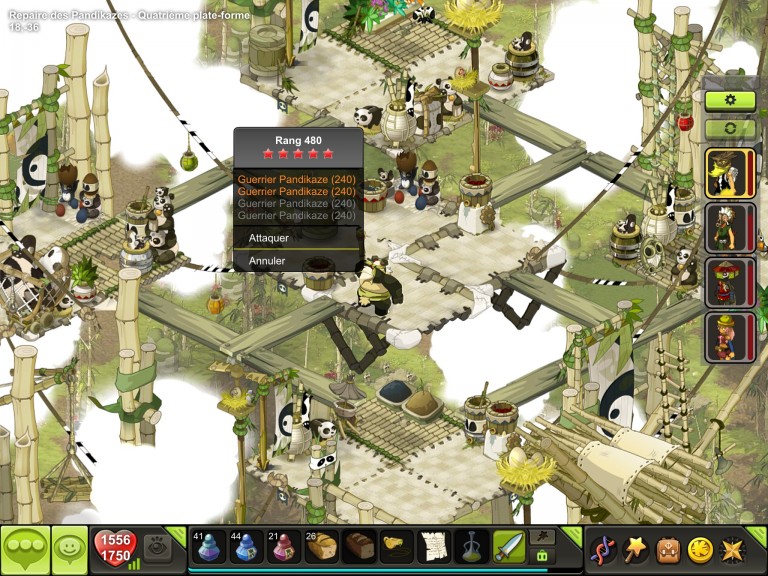Select the yellow-hatted party member portrait
The image size is (768, 576).
[728, 337]
